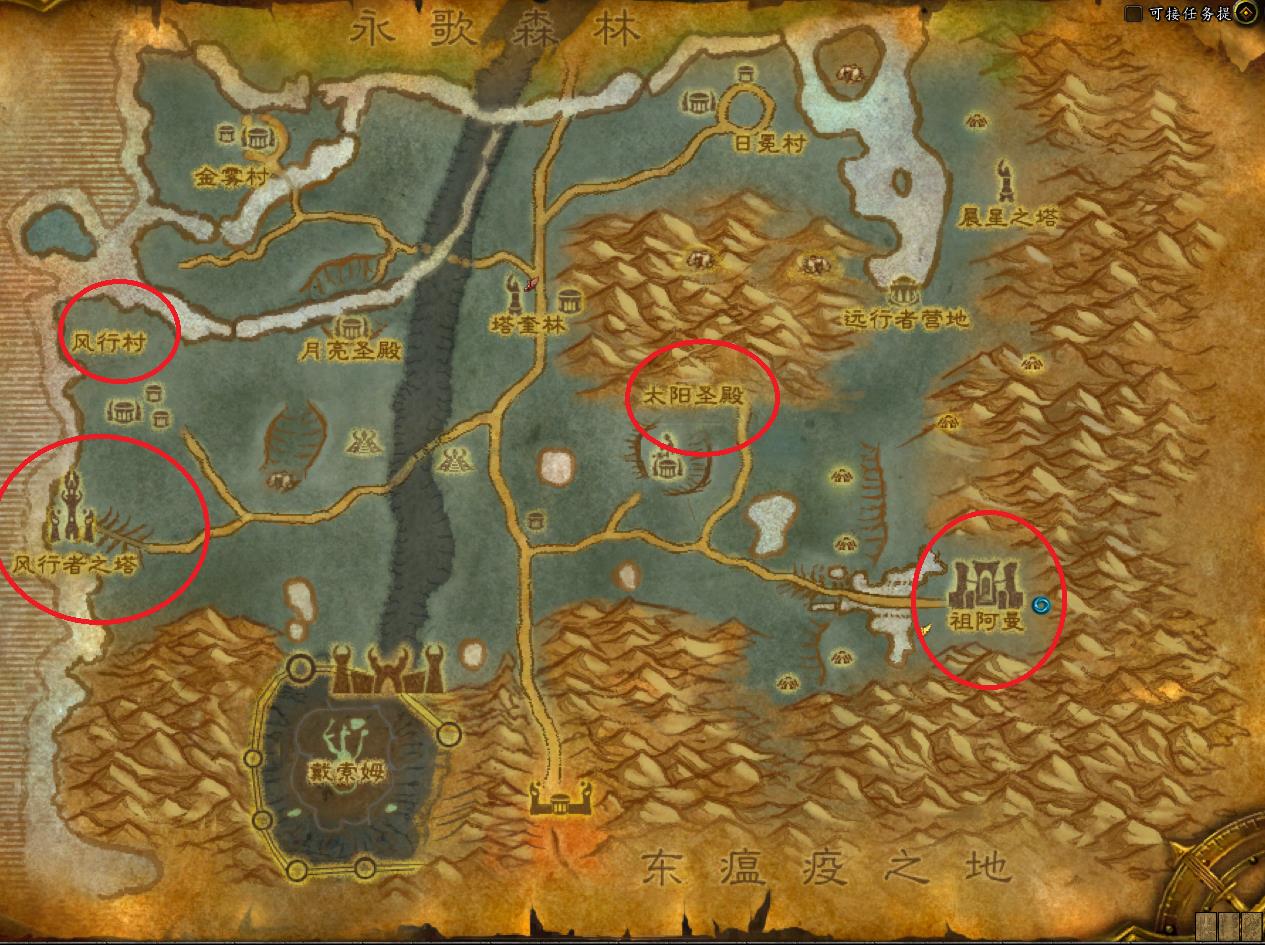The image size is (1265, 945).
Task: Select the 日冕村 village marker
Action: (x=745, y=103)
